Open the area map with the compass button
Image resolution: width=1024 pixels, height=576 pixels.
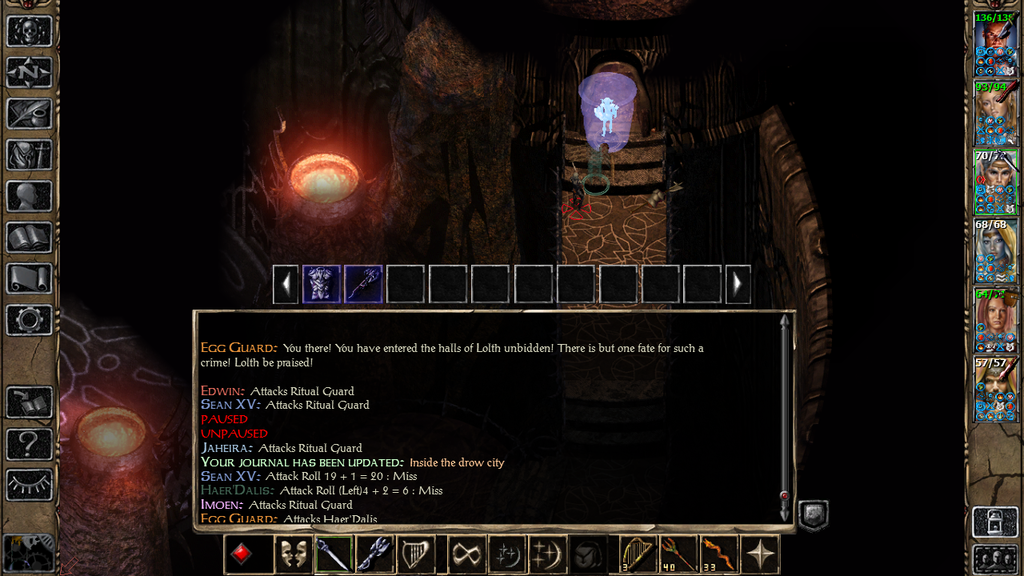29,72
